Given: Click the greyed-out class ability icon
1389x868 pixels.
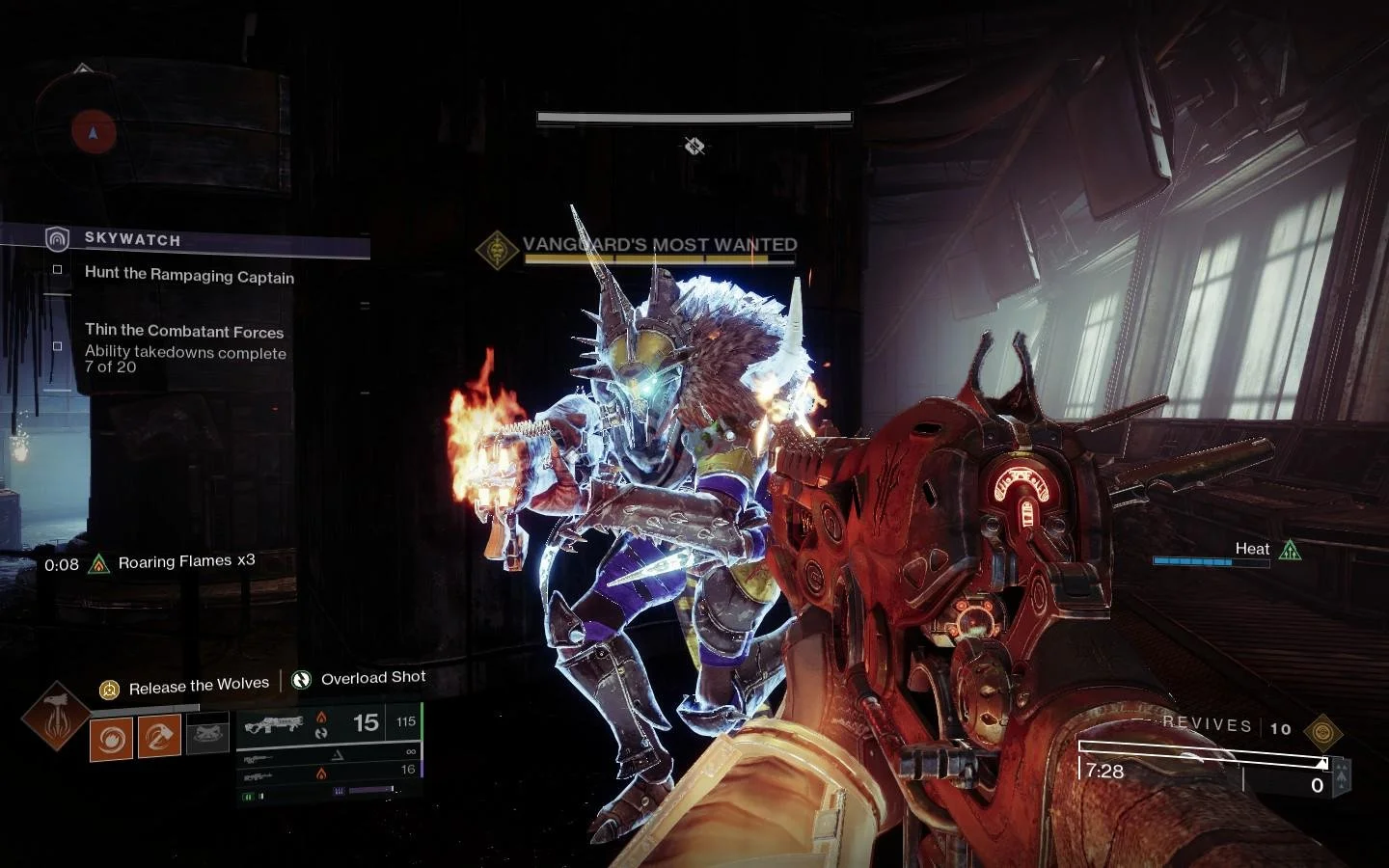Looking at the screenshot, I should [207, 735].
